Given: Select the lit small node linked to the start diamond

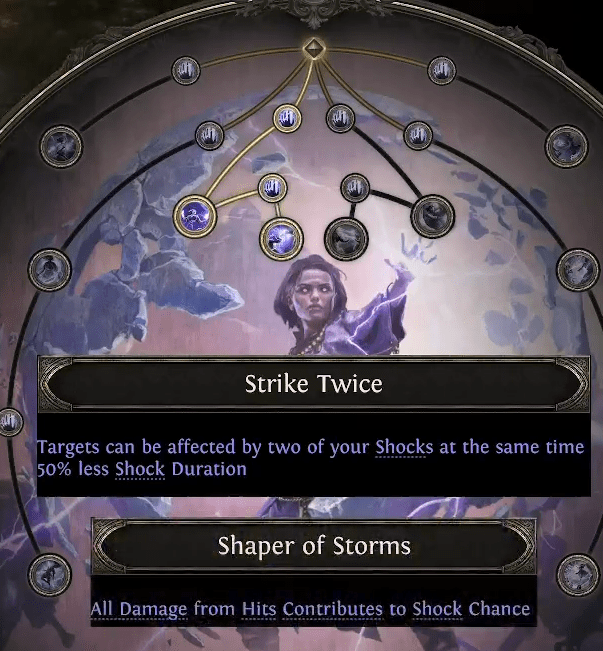Looking at the screenshot, I should tap(287, 119).
